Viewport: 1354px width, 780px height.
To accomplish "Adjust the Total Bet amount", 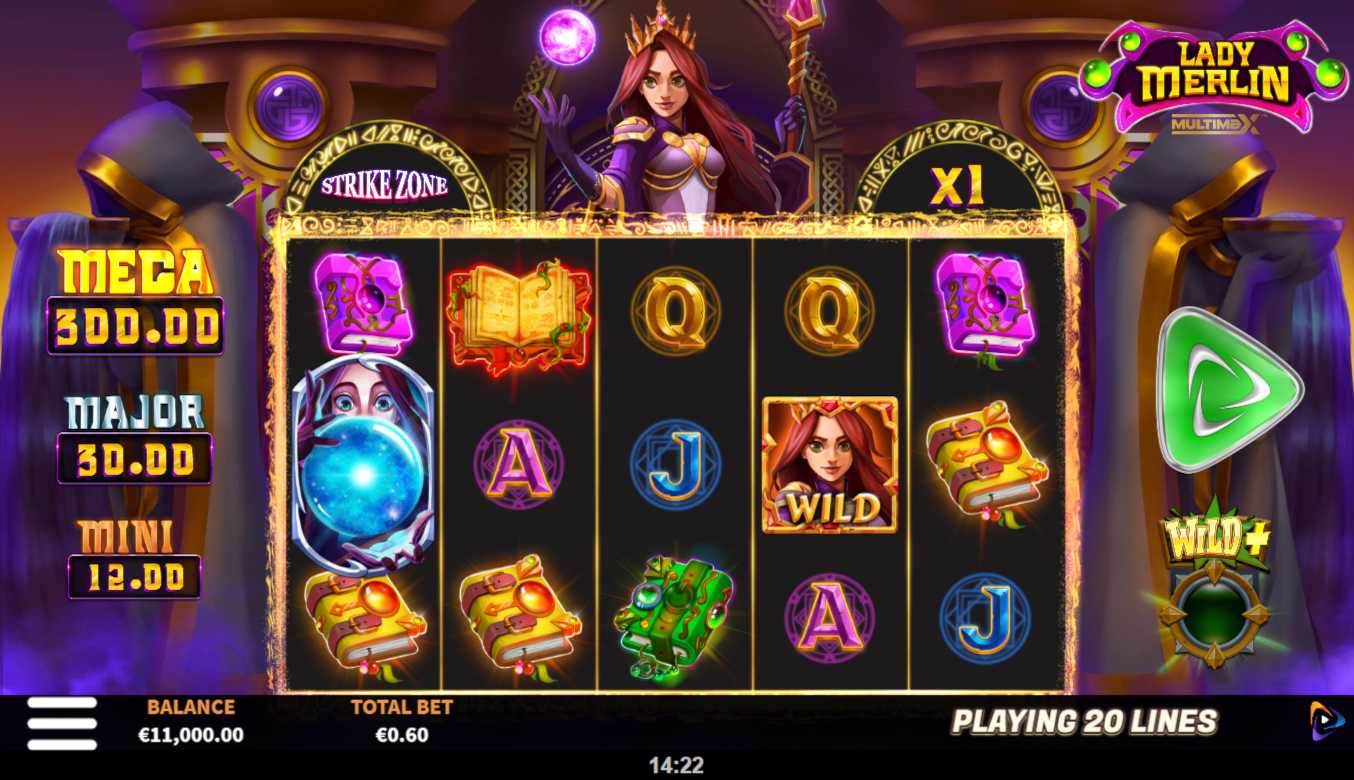I will point(401,723).
